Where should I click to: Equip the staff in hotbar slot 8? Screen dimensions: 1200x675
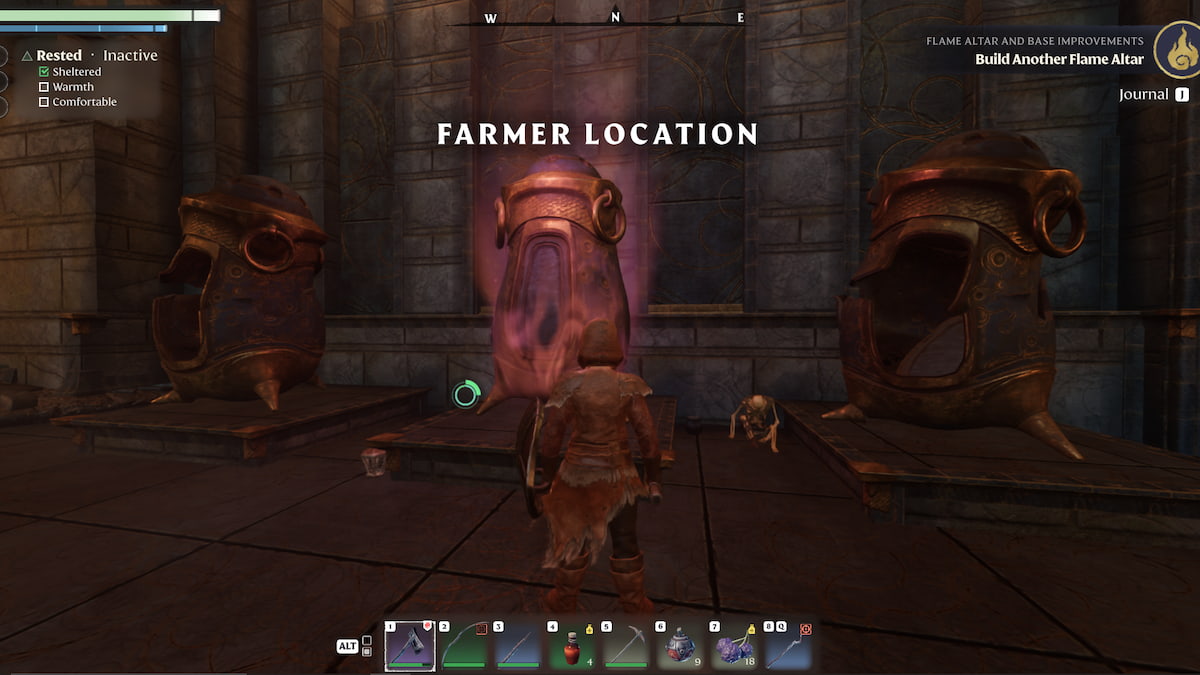[x=787, y=646]
